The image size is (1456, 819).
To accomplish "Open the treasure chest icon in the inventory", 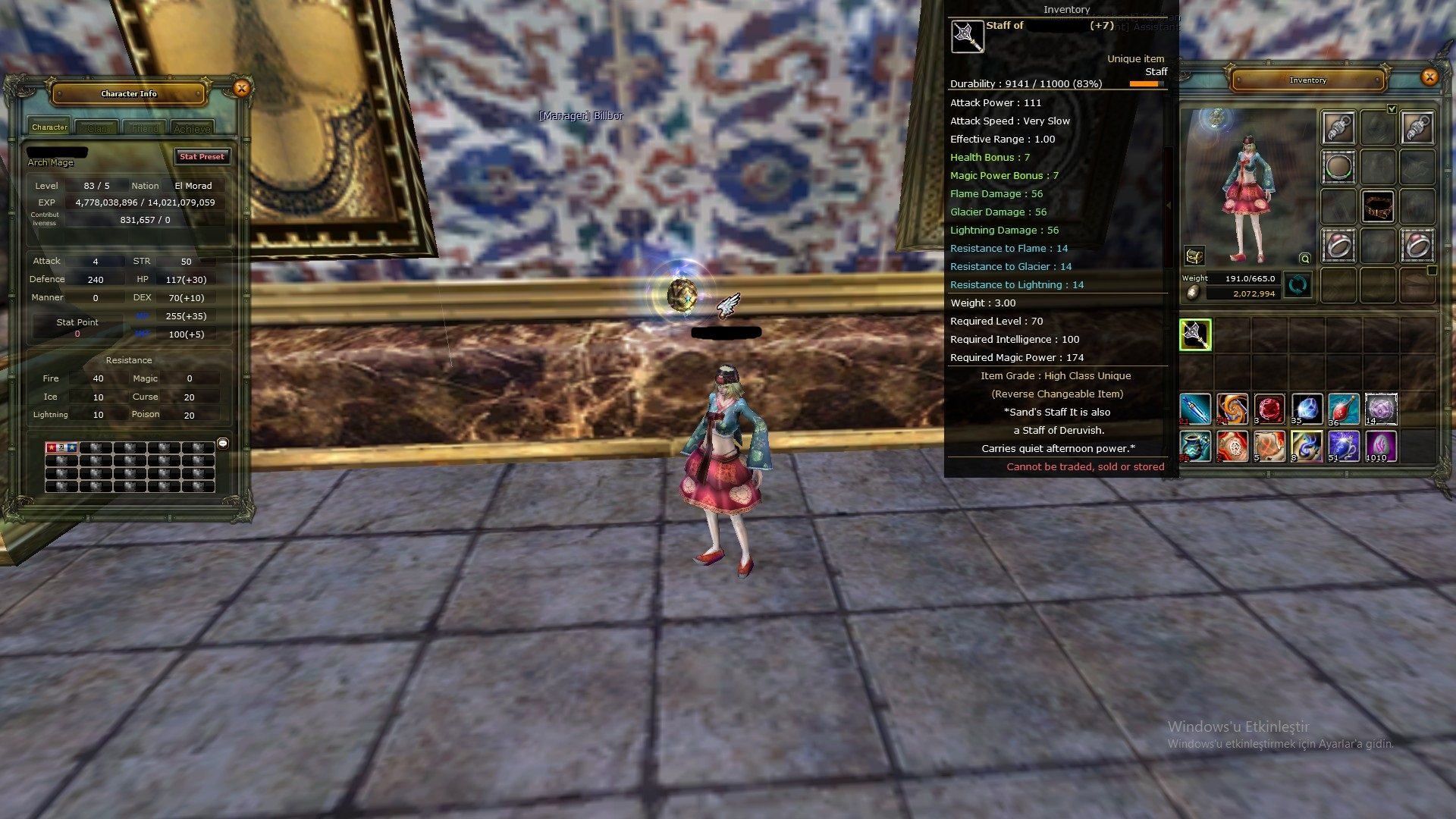I will [x=1195, y=255].
